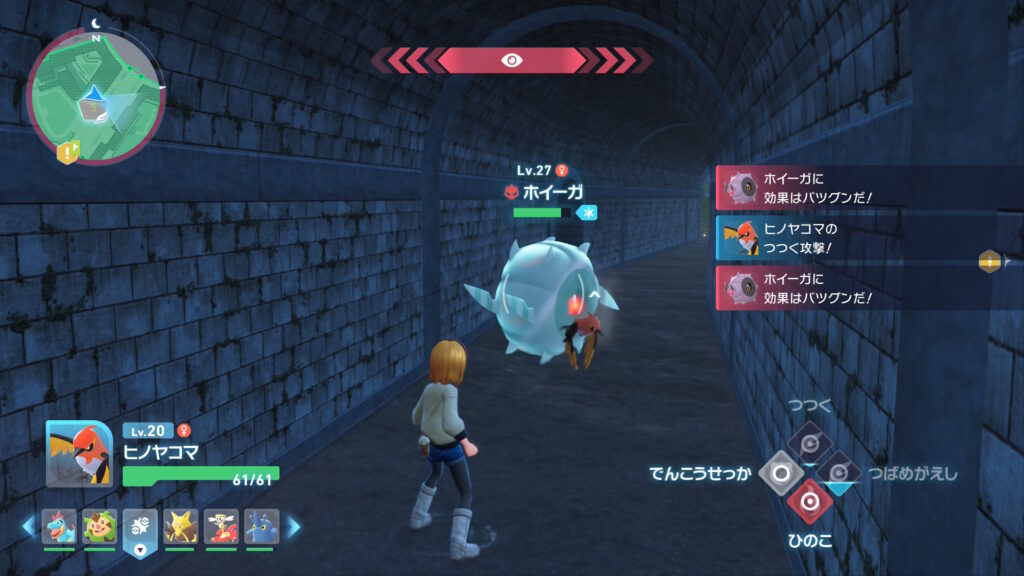Switch to Quilladin in the party
The height and width of the screenshot is (576, 1024).
click(100, 526)
